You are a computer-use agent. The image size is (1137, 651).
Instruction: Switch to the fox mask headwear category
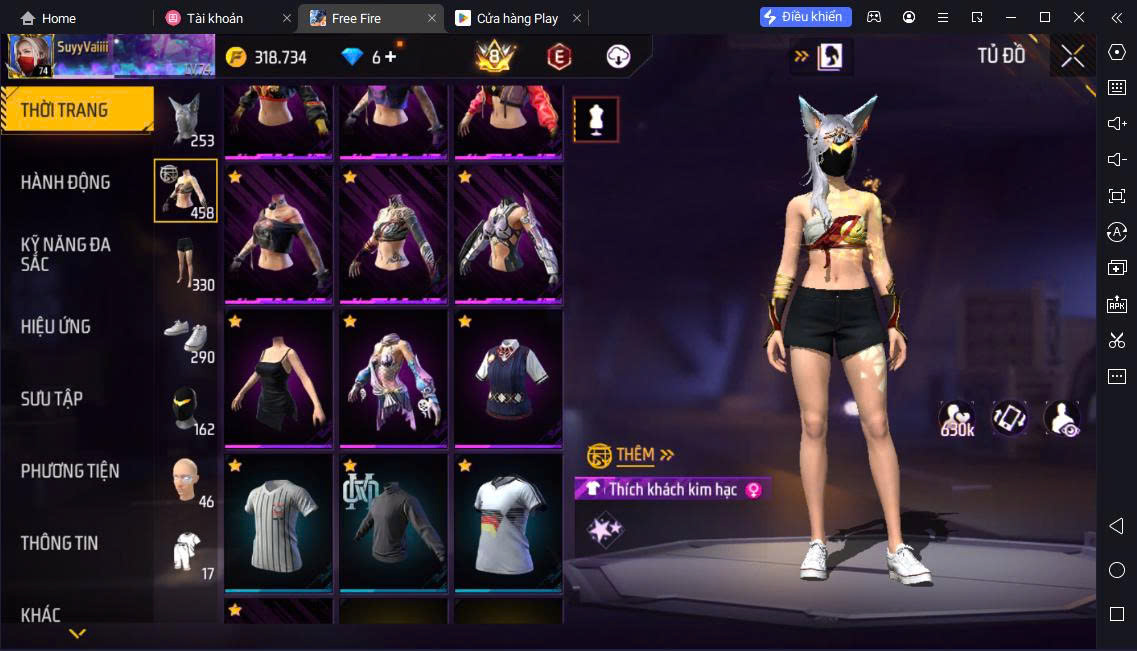click(x=185, y=120)
